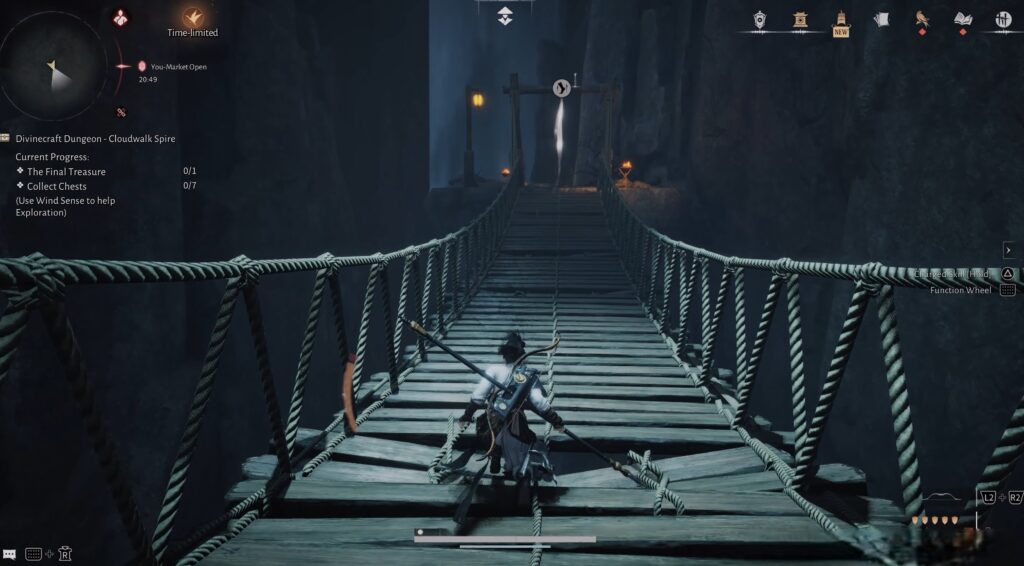Open the bird icon in top bar
Viewport: 1024px width, 566px height.
tap(922, 19)
